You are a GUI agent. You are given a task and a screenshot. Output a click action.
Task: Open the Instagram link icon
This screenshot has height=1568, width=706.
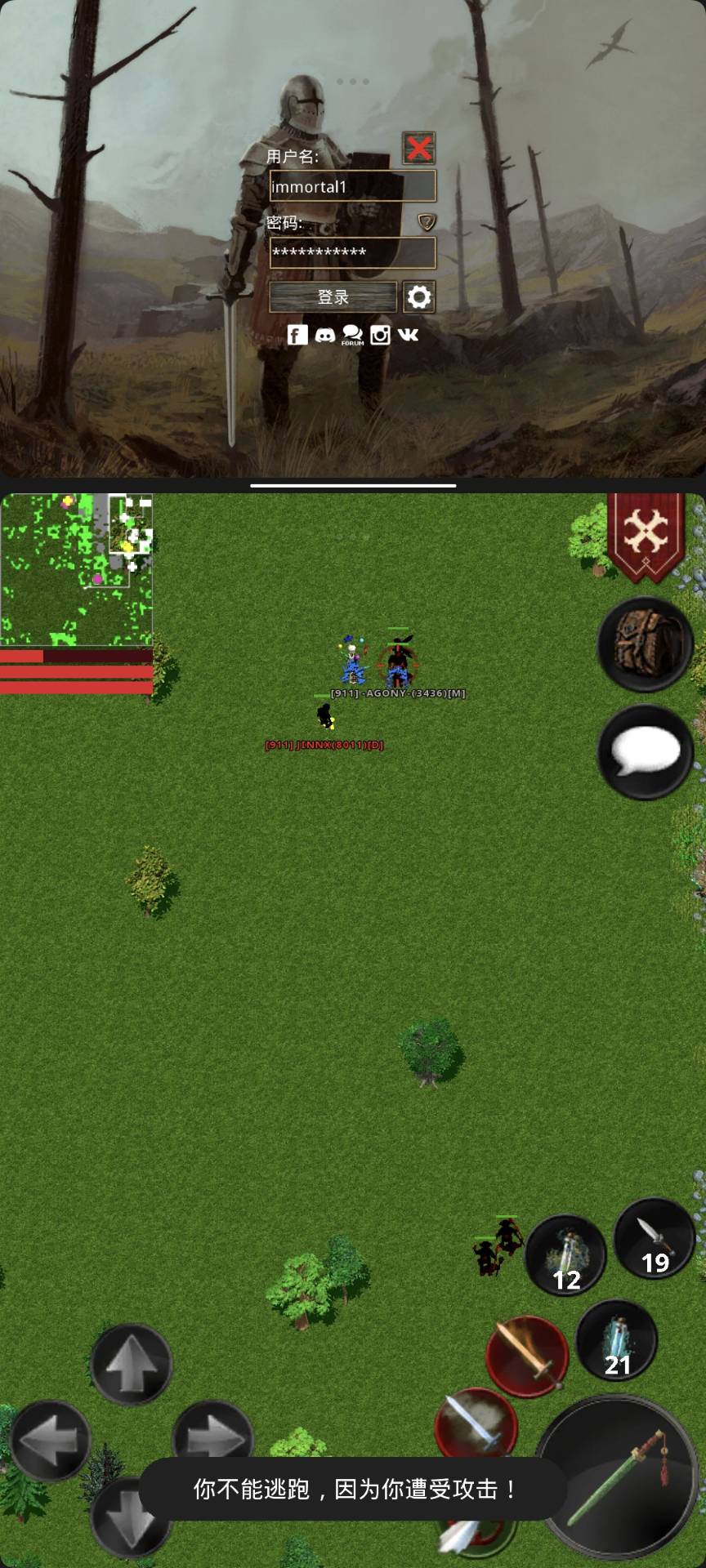click(380, 335)
